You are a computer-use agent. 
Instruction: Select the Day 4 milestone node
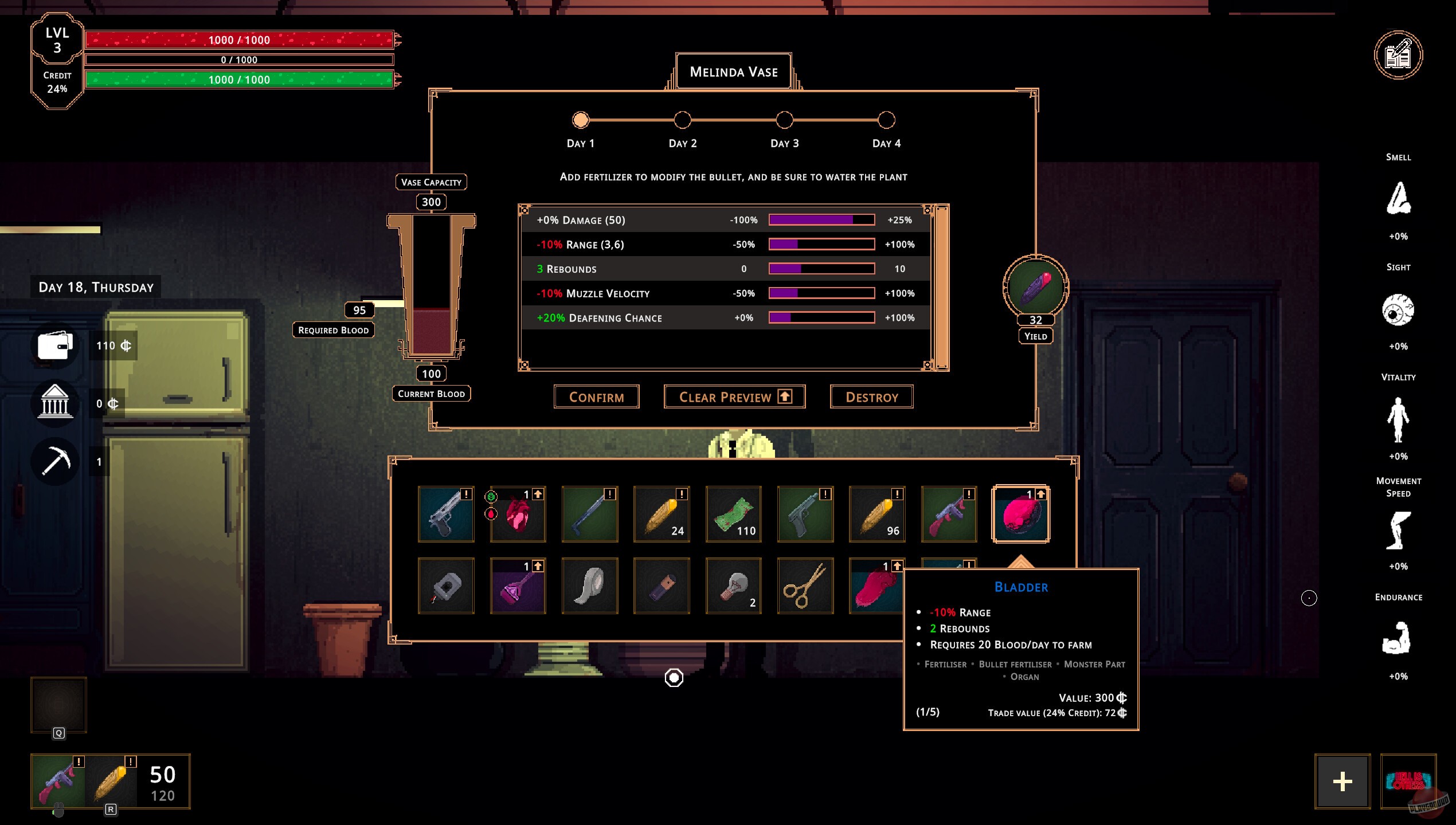tap(886, 120)
